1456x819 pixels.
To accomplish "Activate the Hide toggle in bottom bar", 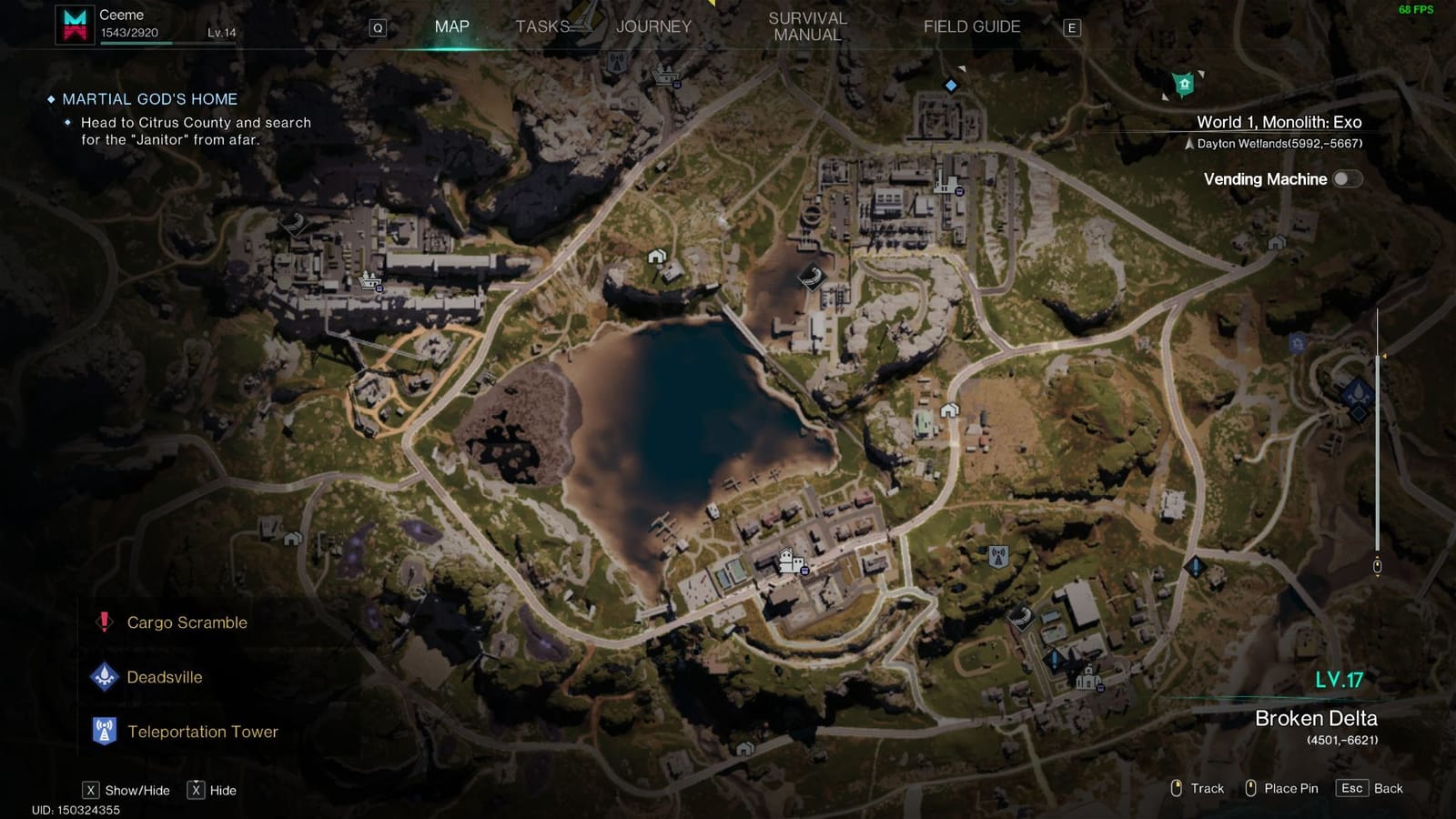I will [195, 790].
